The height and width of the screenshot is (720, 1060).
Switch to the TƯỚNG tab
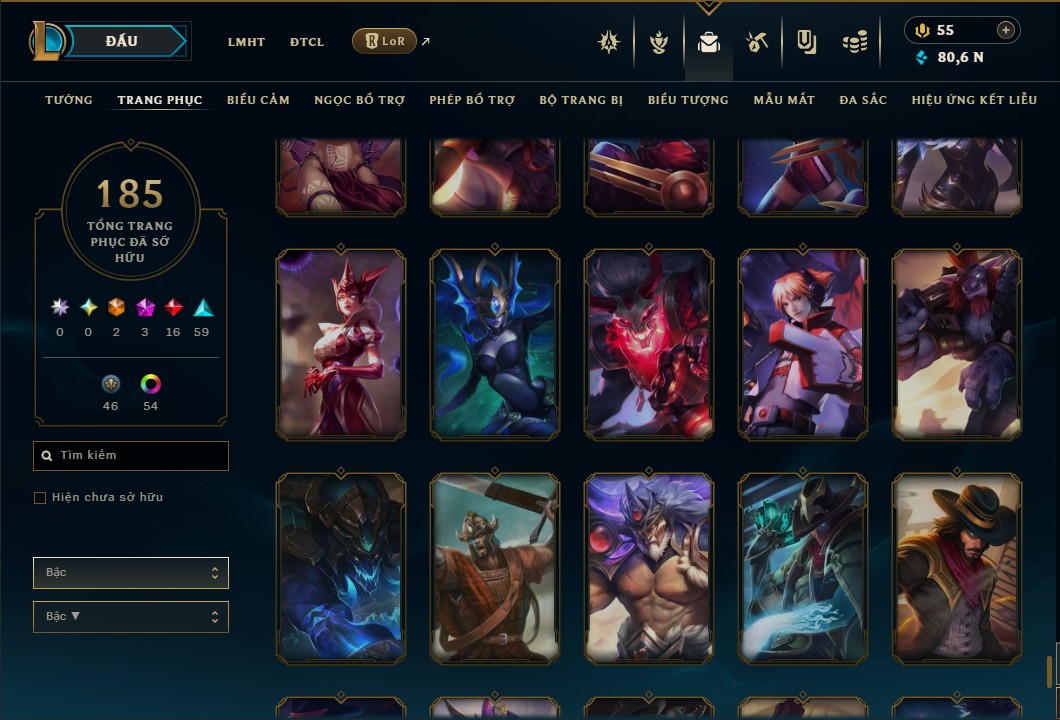tap(69, 100)
